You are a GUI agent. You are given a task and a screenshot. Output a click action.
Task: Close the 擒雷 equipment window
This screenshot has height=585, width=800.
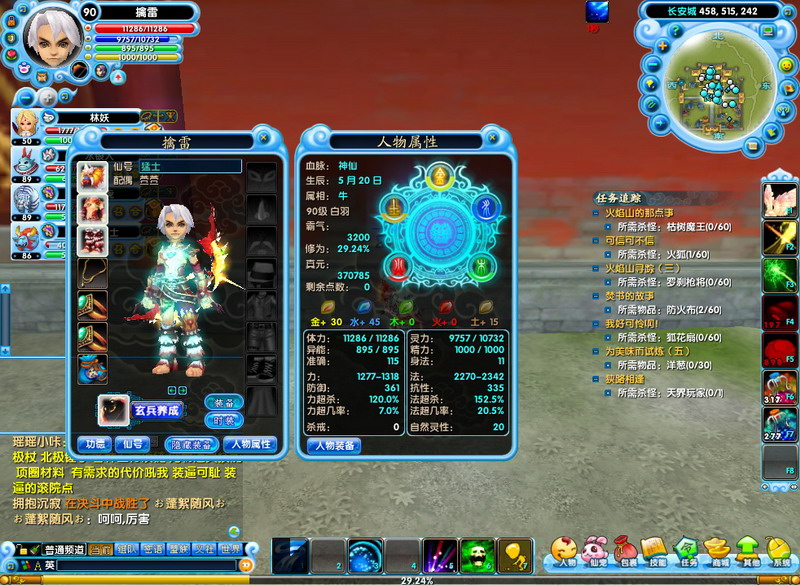coord(264,137)
